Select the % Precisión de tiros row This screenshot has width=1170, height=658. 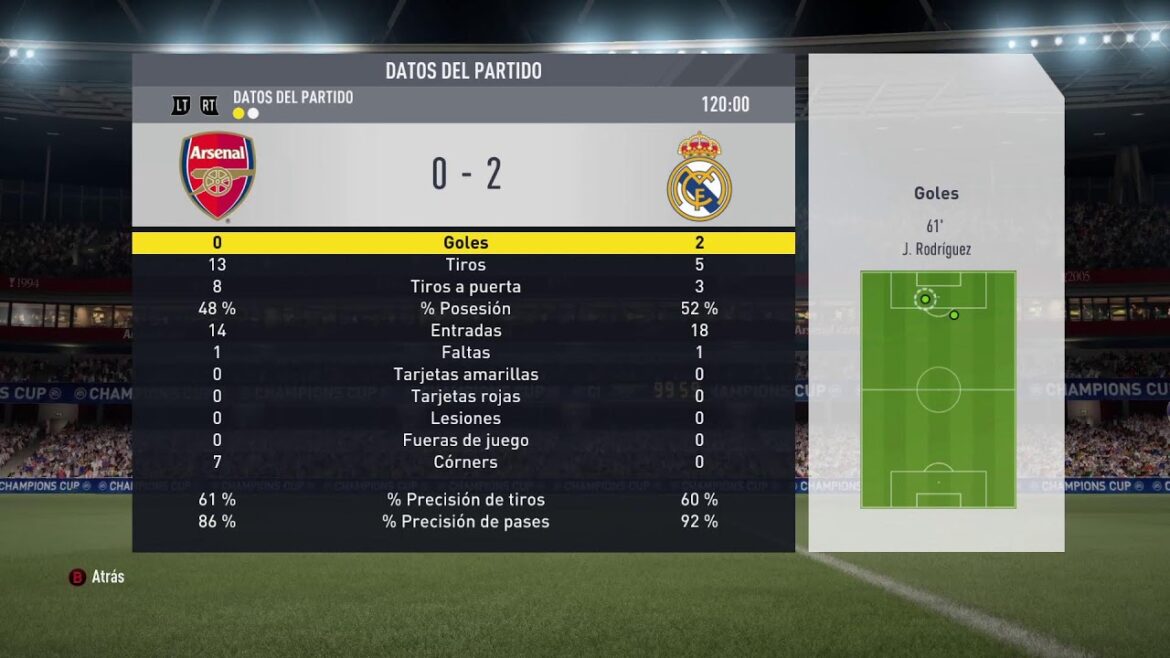click(465, 500)
